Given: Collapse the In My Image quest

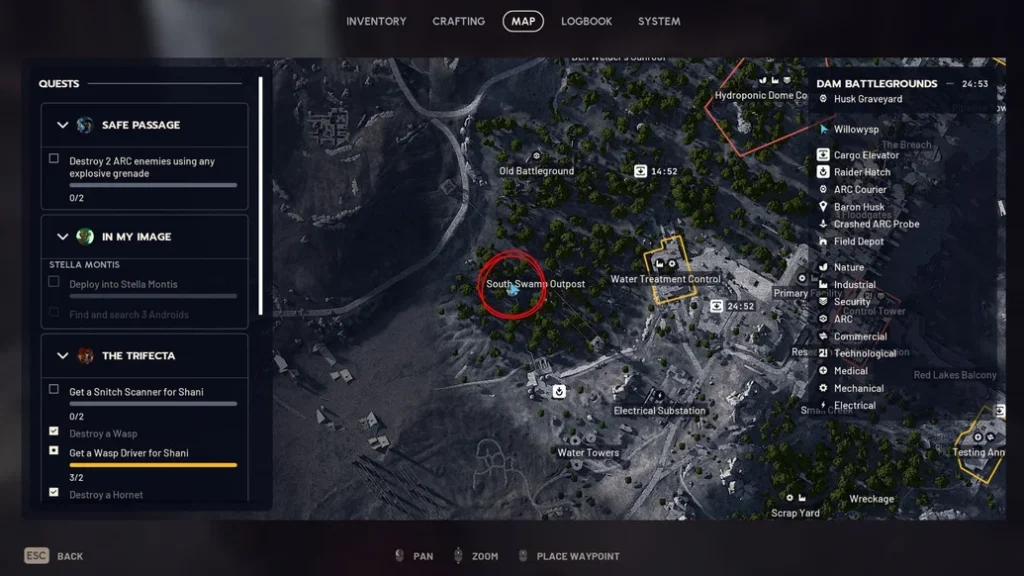Looking at the screenshot, I should [x=63, y=237].
